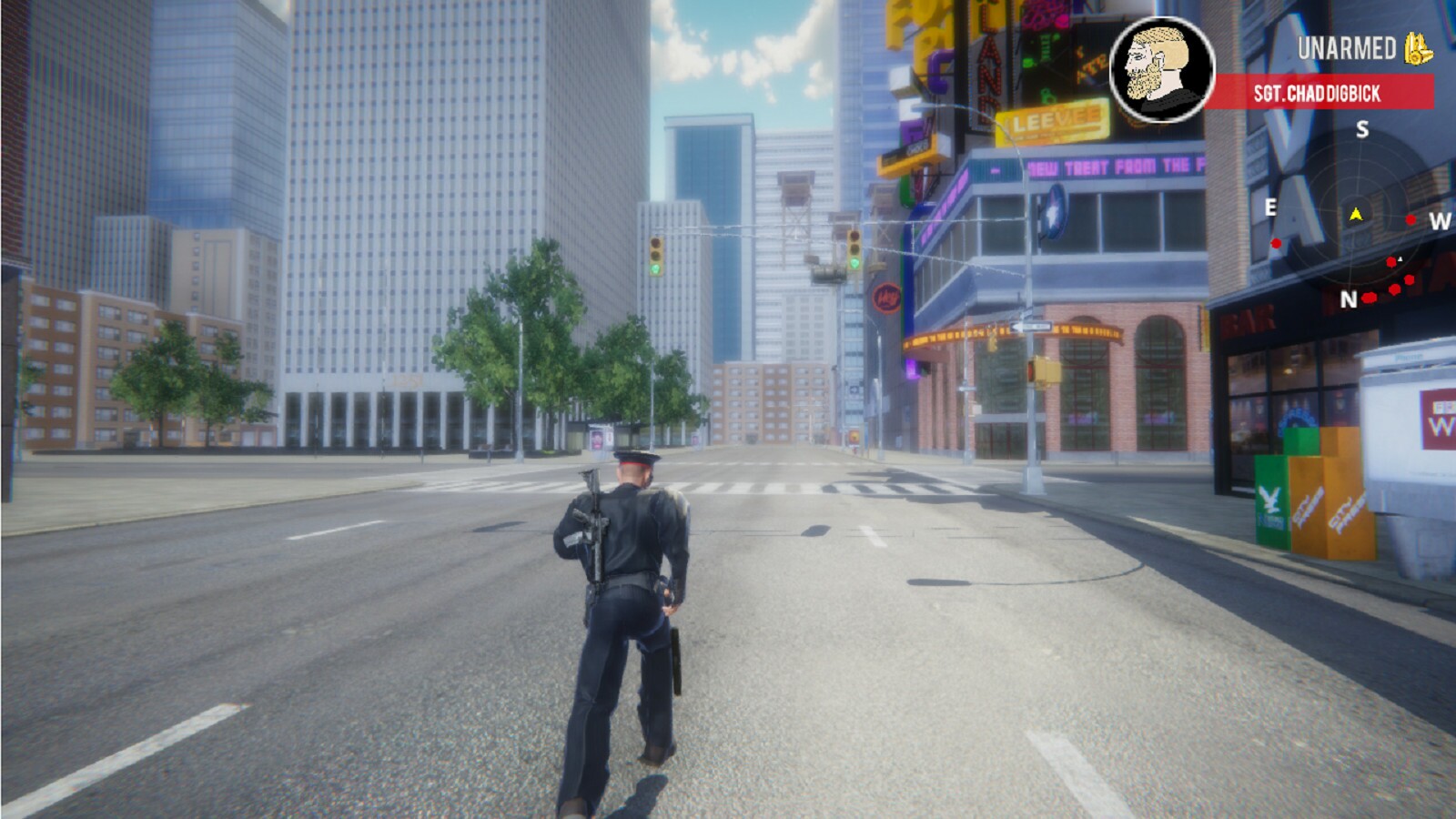Click the S compass marker above the radar

1361,130
